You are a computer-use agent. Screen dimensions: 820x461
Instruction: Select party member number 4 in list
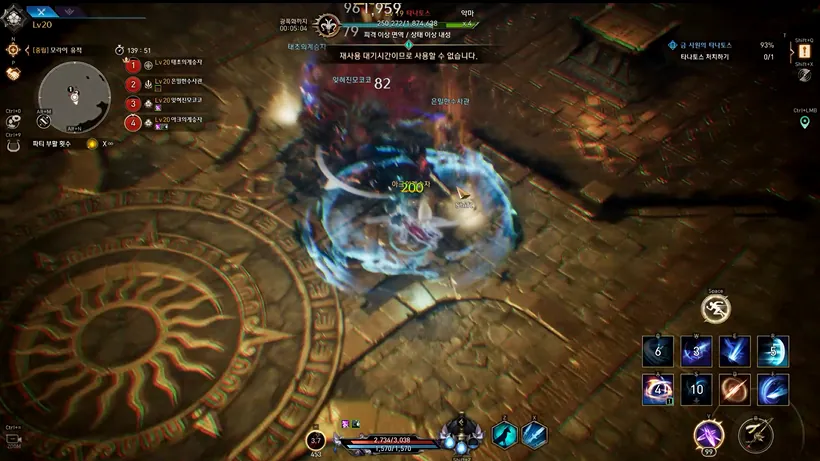pos(134,123)
